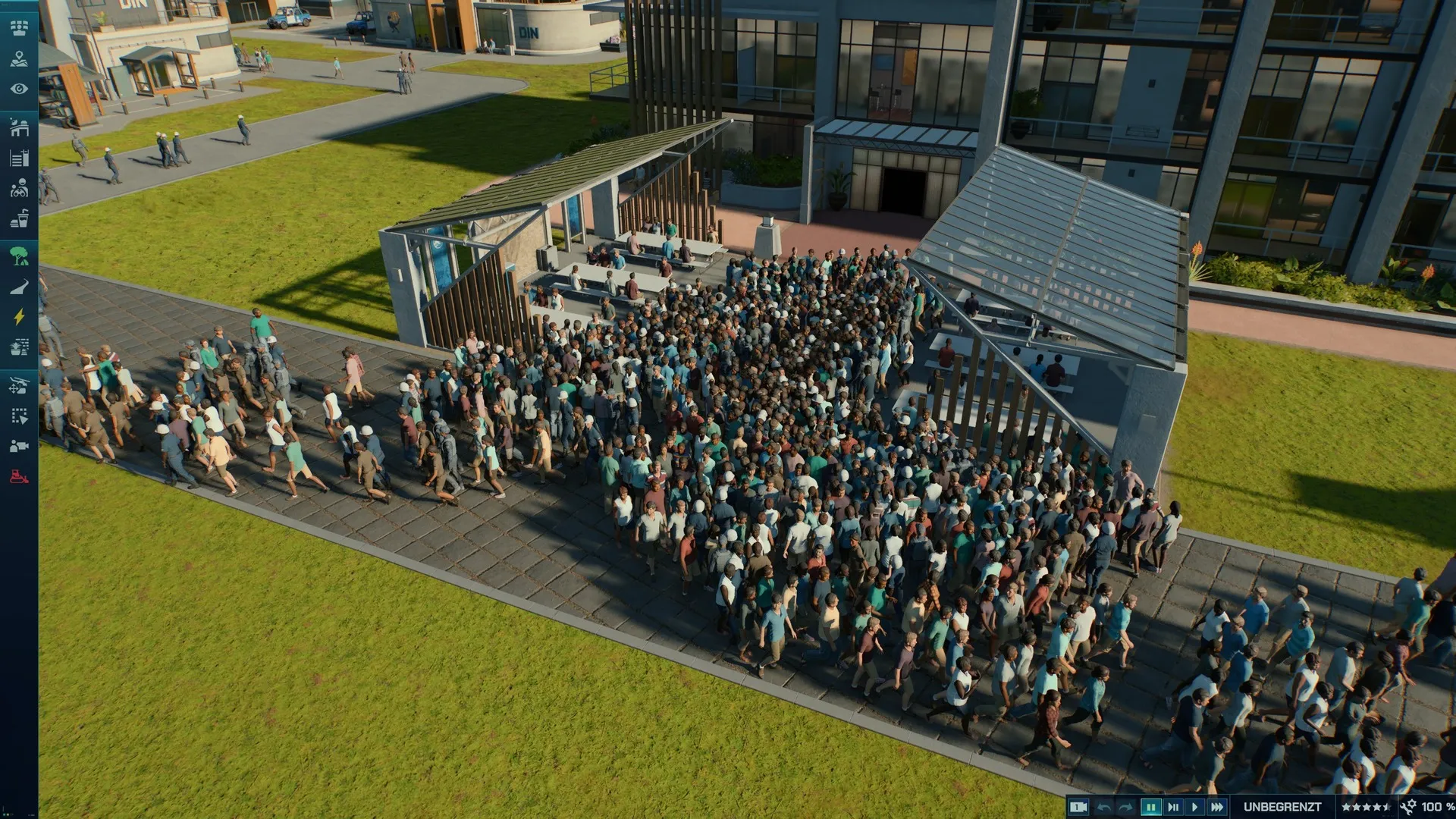Select the red bulldozer demolish tool
The width and height of the screenshot is (1456, 819).
tap(19, 477)
